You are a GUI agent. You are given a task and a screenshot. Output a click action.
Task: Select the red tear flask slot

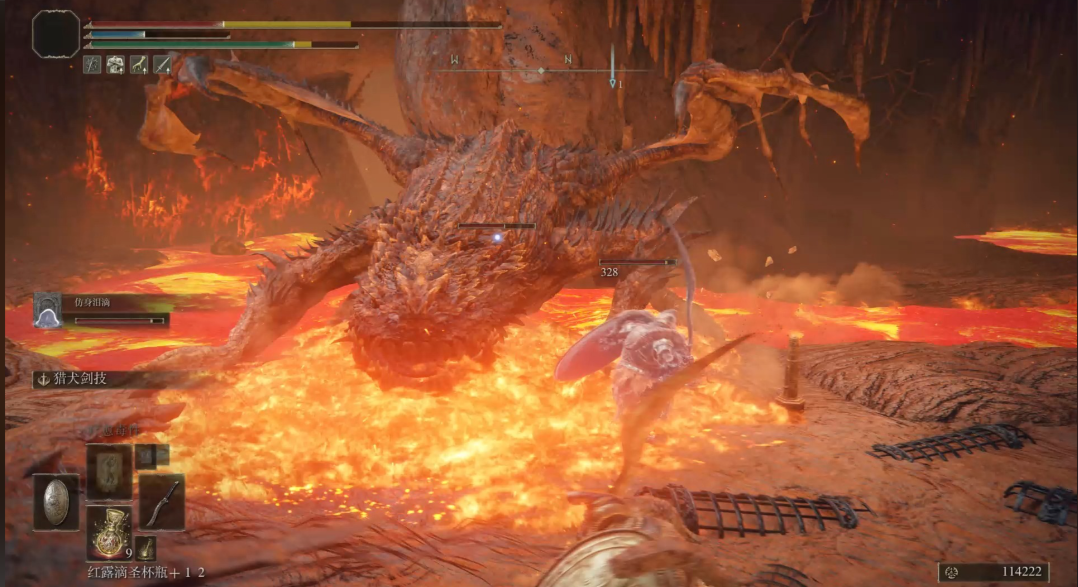point(108,532)
